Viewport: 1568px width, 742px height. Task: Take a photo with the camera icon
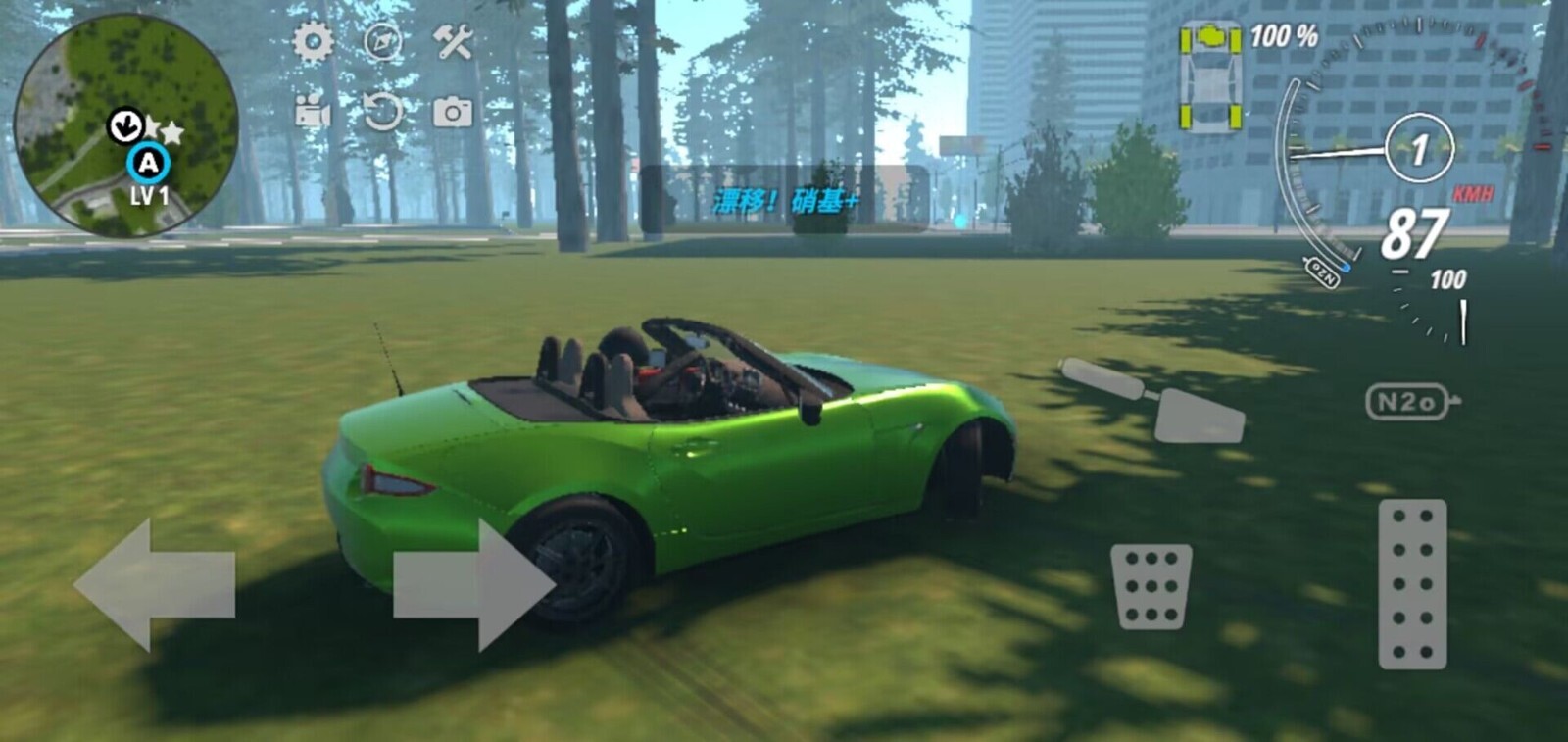pyautogui.click(x=452, y=111)
